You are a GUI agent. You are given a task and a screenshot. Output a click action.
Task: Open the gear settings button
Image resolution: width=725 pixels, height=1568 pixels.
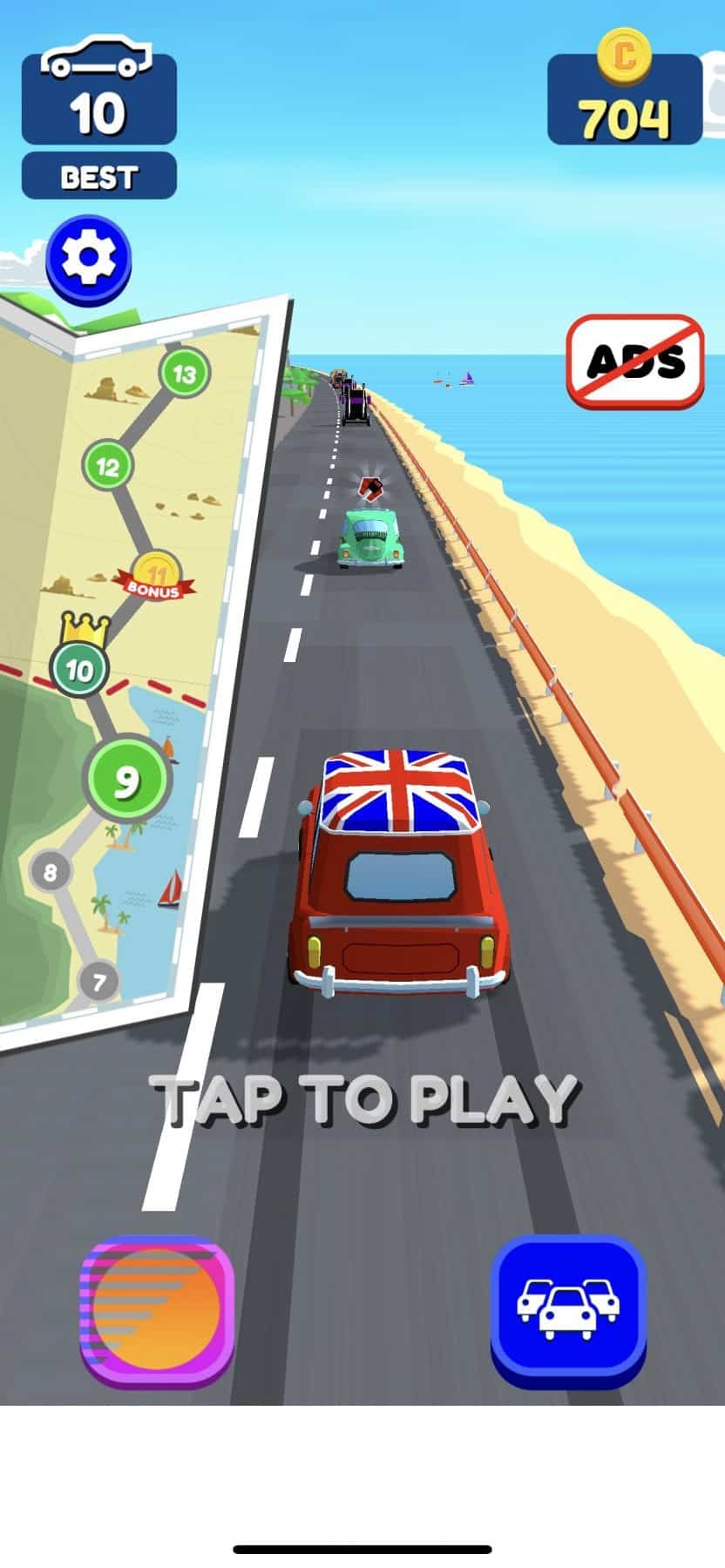(x=88, y=259)
